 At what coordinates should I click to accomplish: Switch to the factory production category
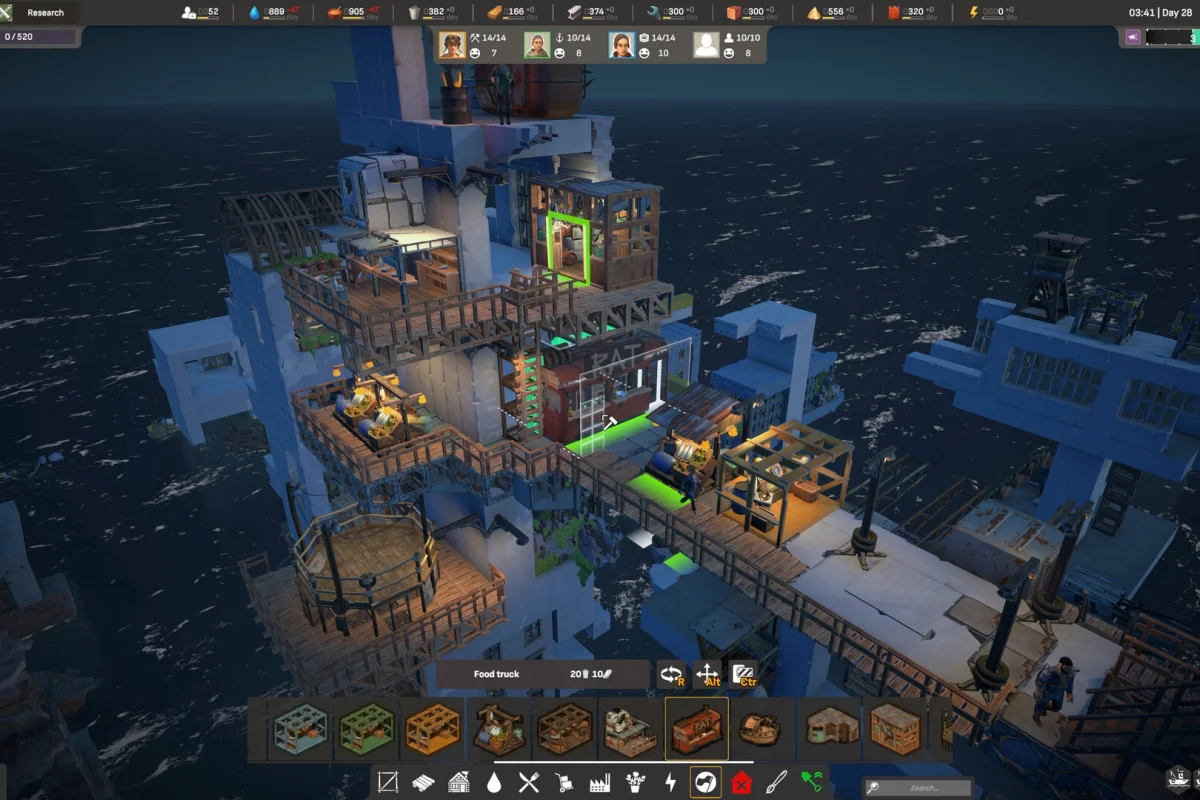(600, 782)
